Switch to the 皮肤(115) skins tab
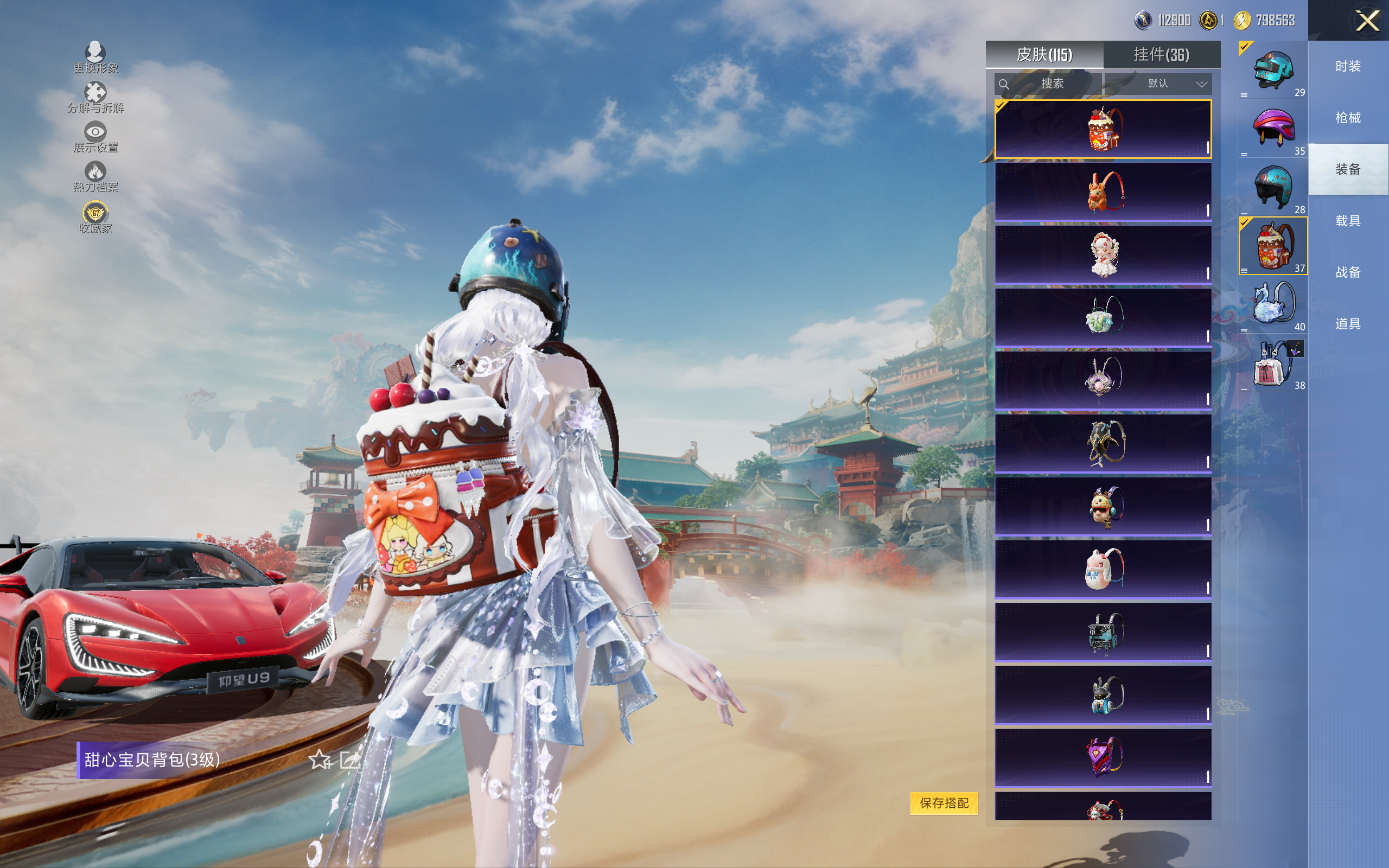 [x=1044, y=55]
